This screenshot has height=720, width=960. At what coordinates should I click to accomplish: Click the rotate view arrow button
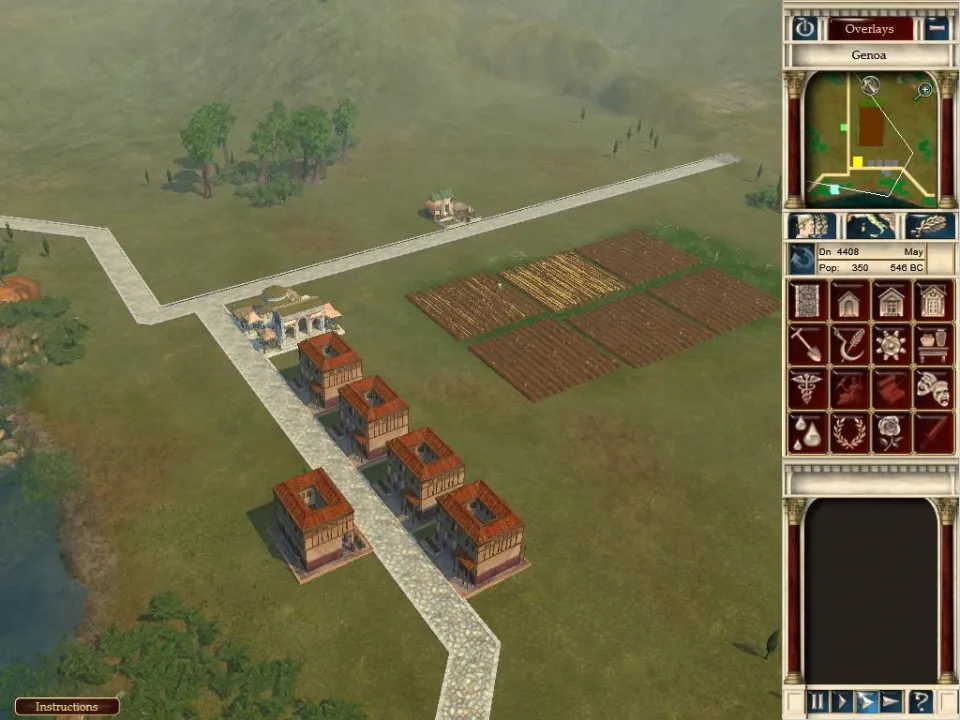[802, 259]
